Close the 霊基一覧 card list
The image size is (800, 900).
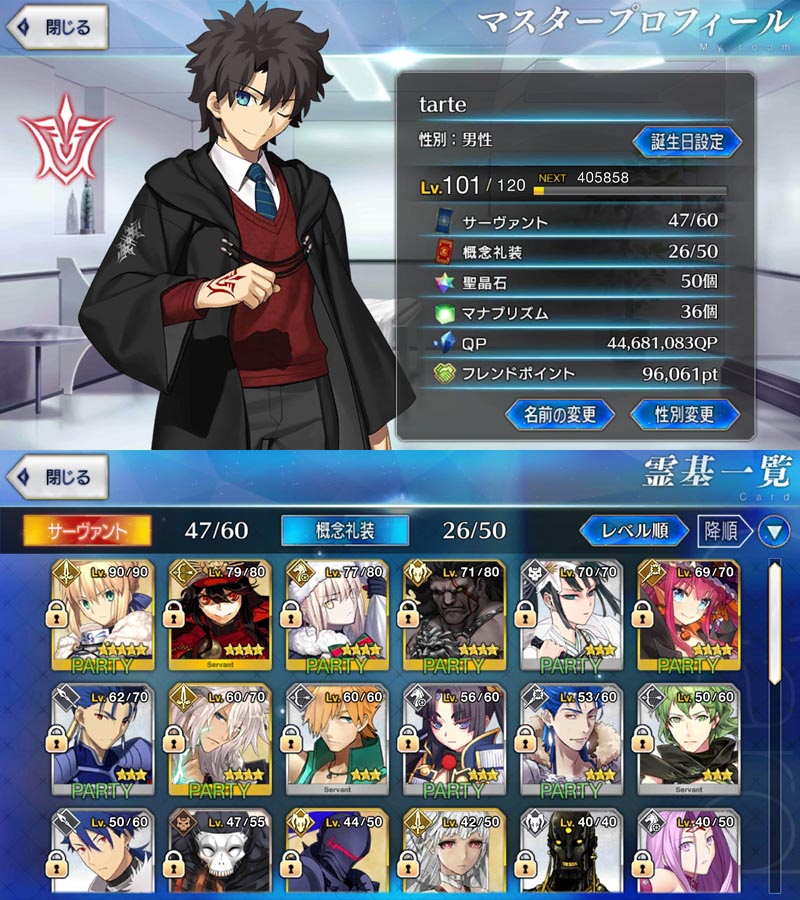pos(56,478)
